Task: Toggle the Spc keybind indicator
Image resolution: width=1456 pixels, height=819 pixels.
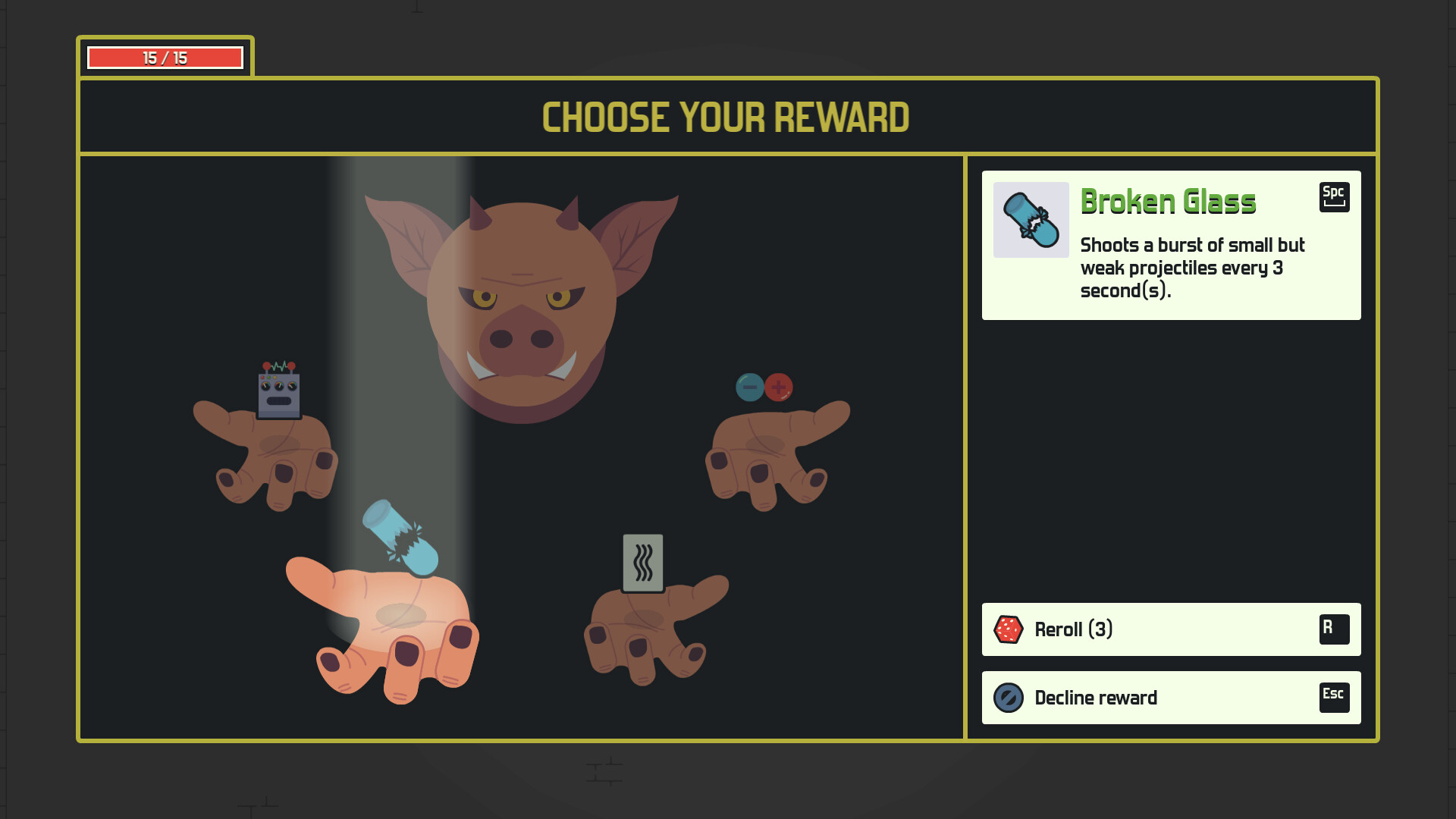Action: pyautogui.click(x=1334, y=196)
